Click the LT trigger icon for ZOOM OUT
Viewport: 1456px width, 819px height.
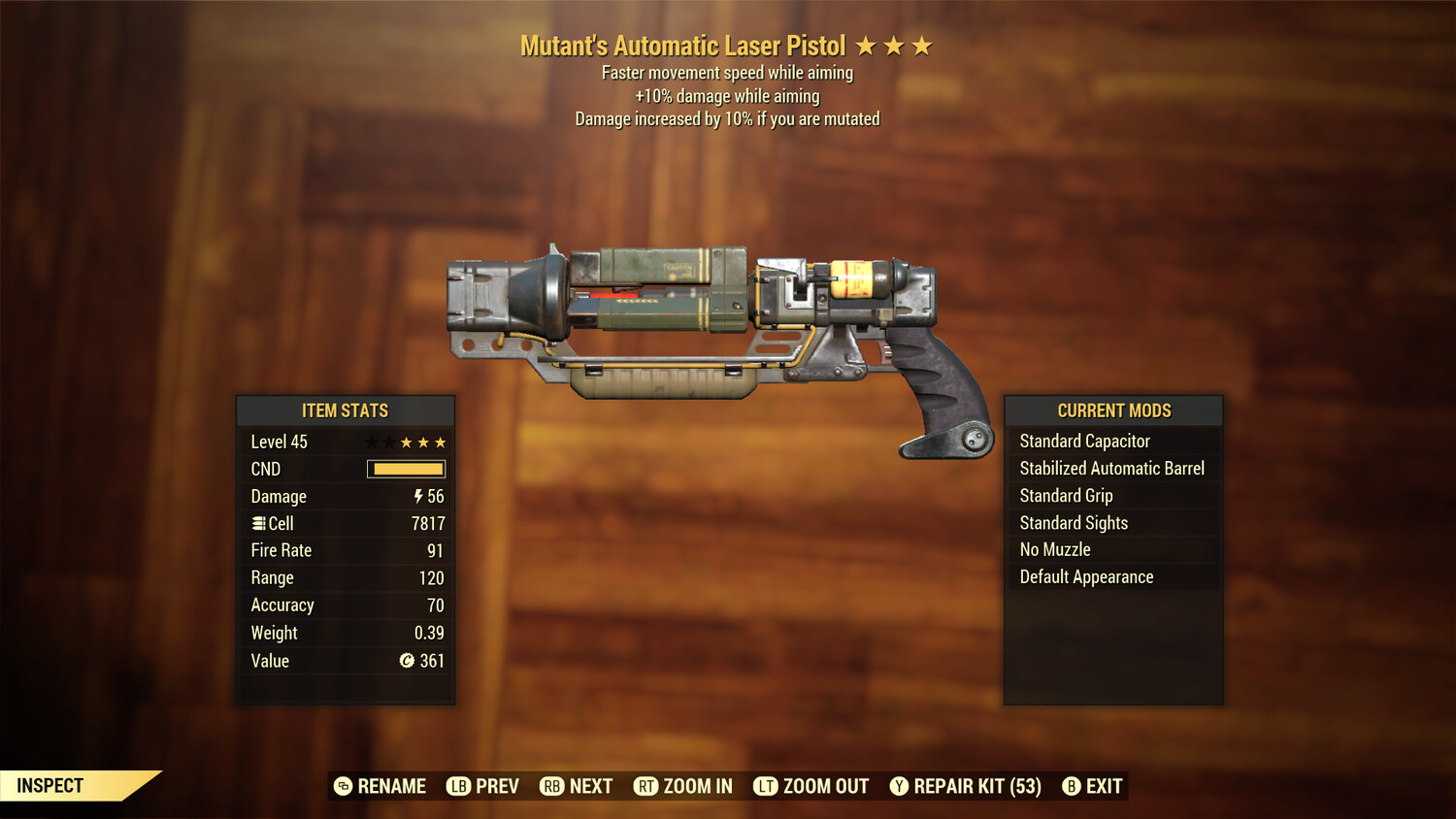click(767, 786)
